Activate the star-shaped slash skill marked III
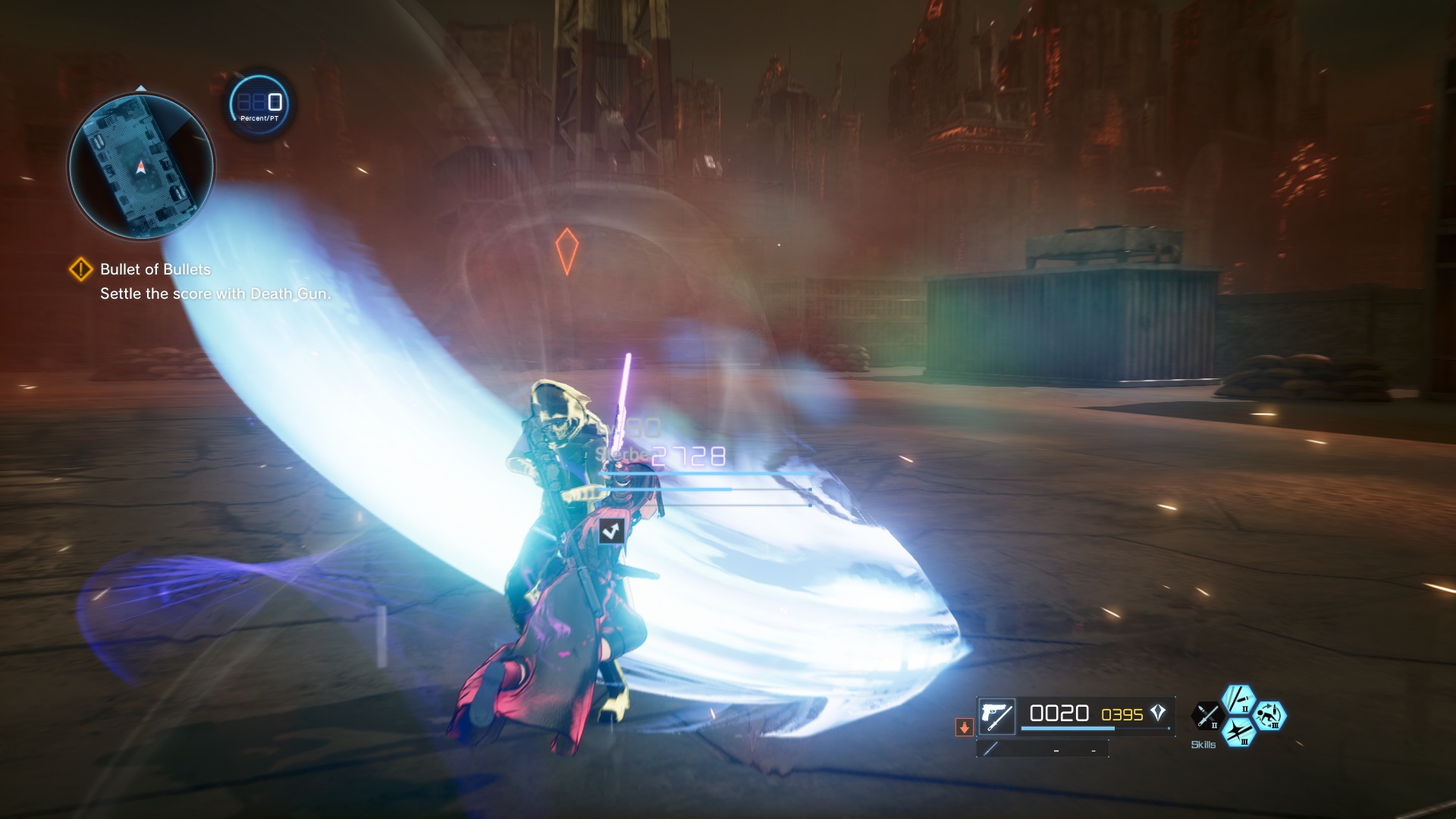1456x819 pixels. tap(1241, 733)
